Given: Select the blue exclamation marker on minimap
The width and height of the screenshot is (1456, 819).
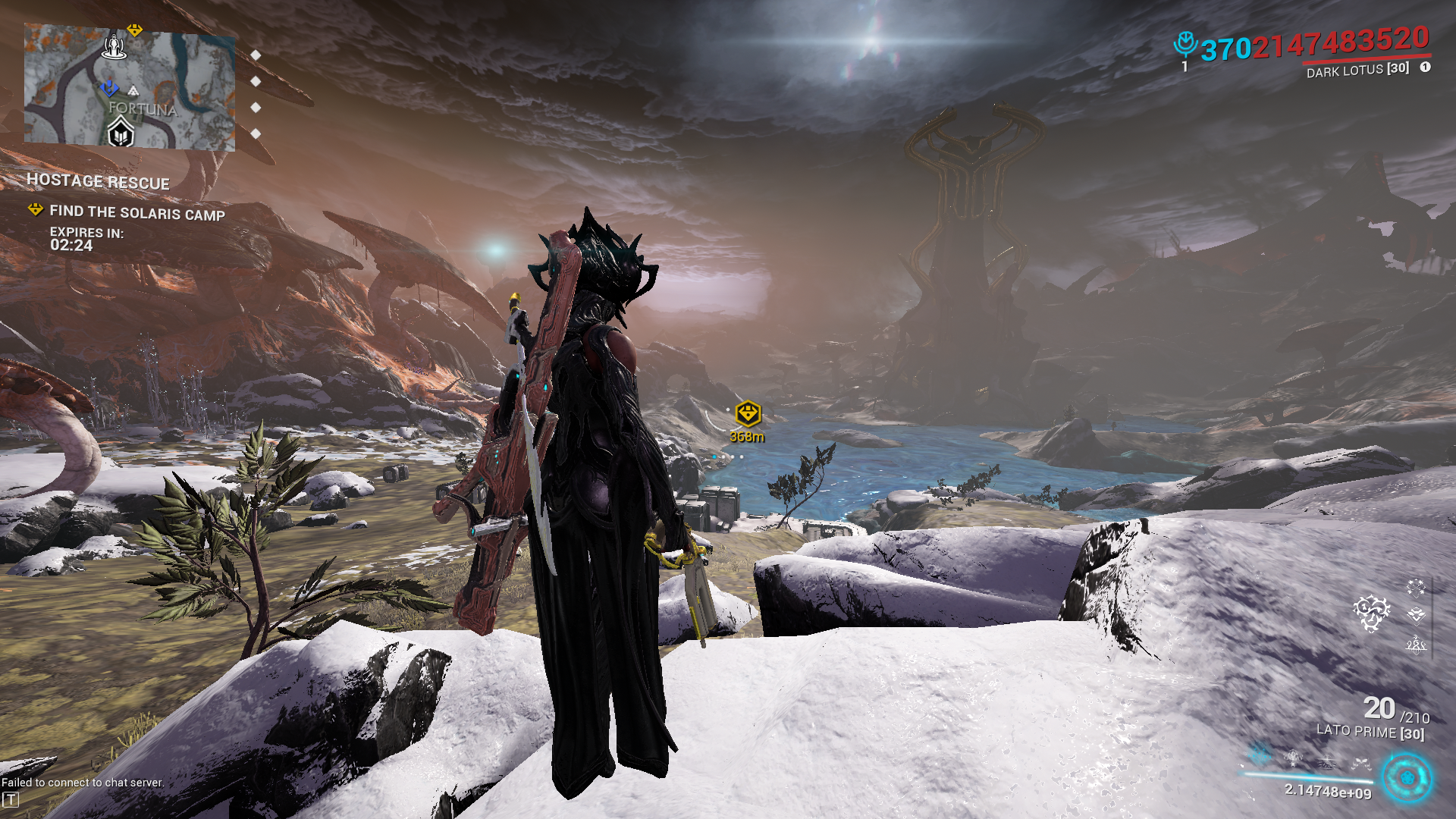Looking at the screenshot, I should 108,89.
